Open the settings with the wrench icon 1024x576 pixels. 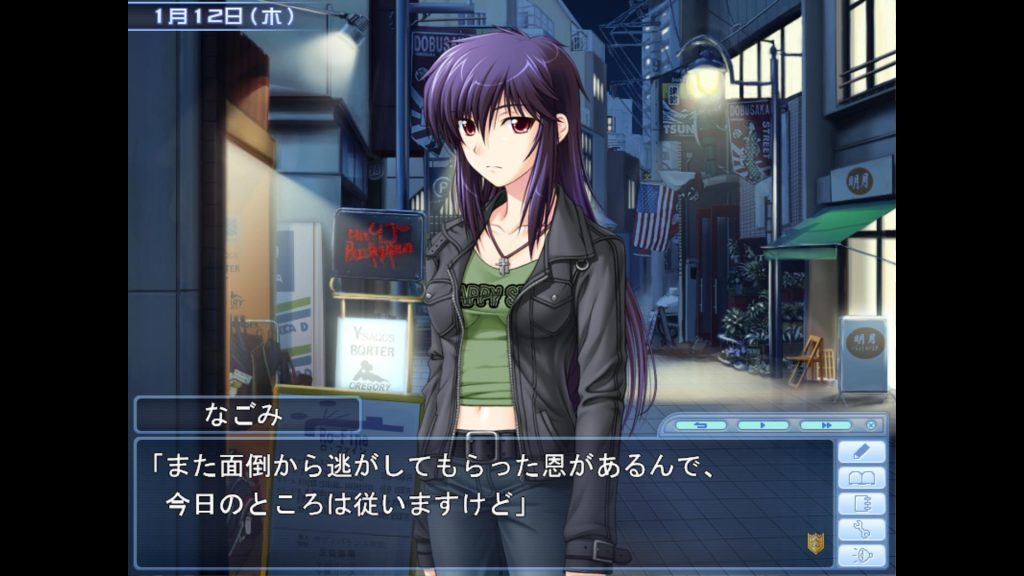pyautogui.click(x=861, y=530)
